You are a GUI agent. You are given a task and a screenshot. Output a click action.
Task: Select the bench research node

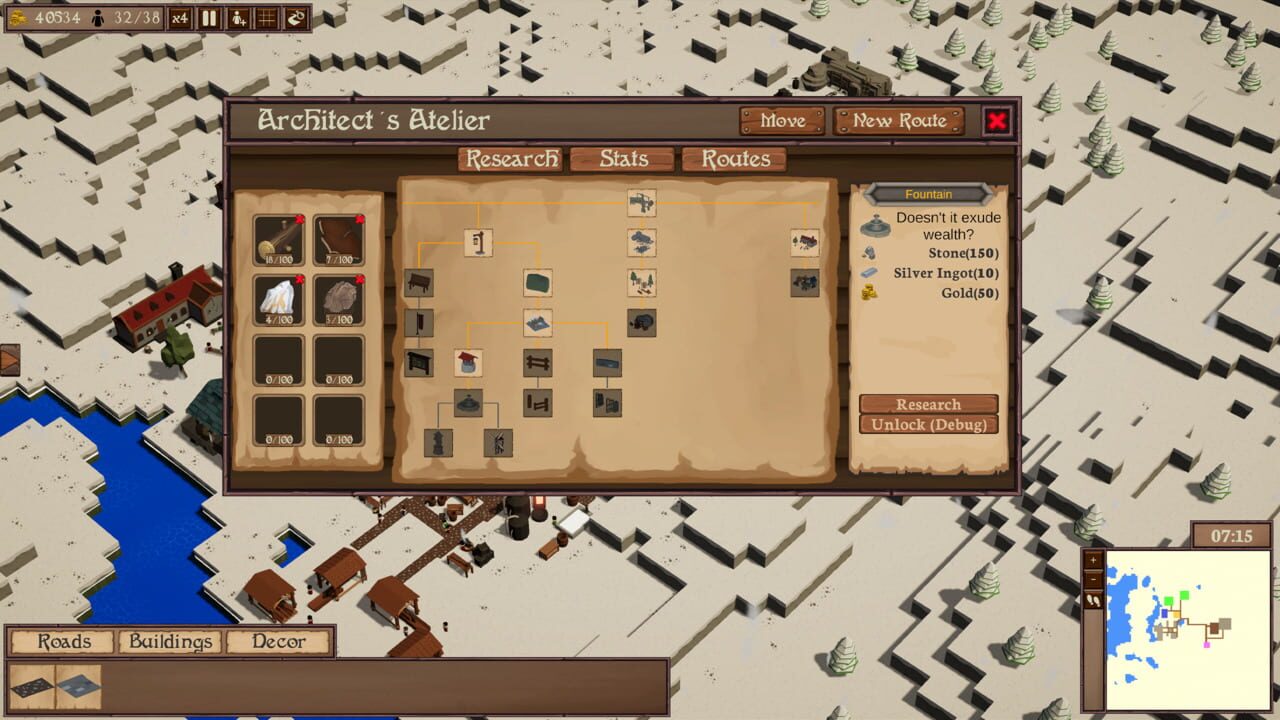(419, 283)
